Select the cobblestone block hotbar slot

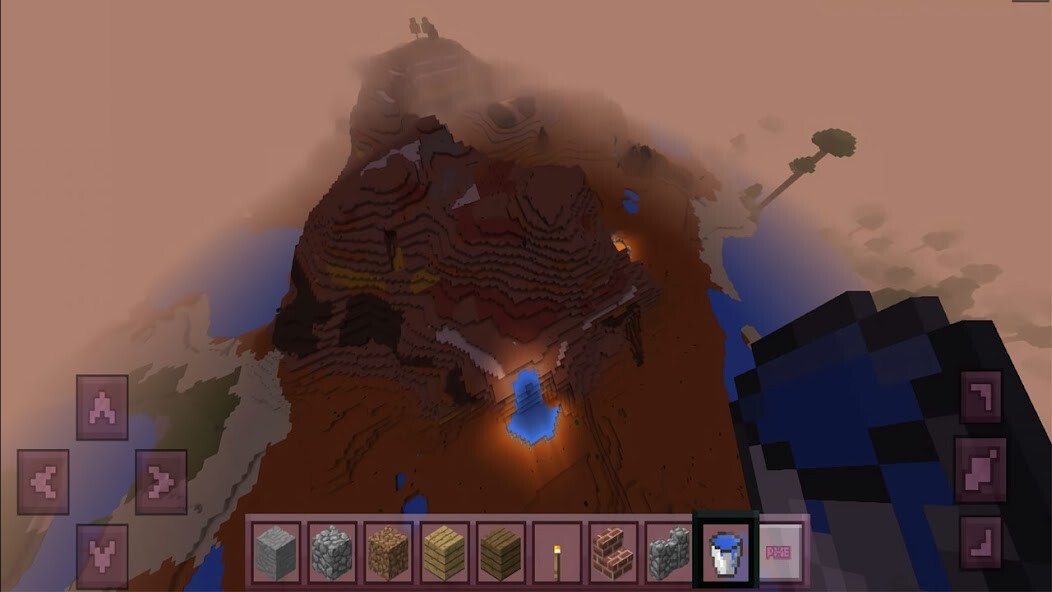pos(332,550)
